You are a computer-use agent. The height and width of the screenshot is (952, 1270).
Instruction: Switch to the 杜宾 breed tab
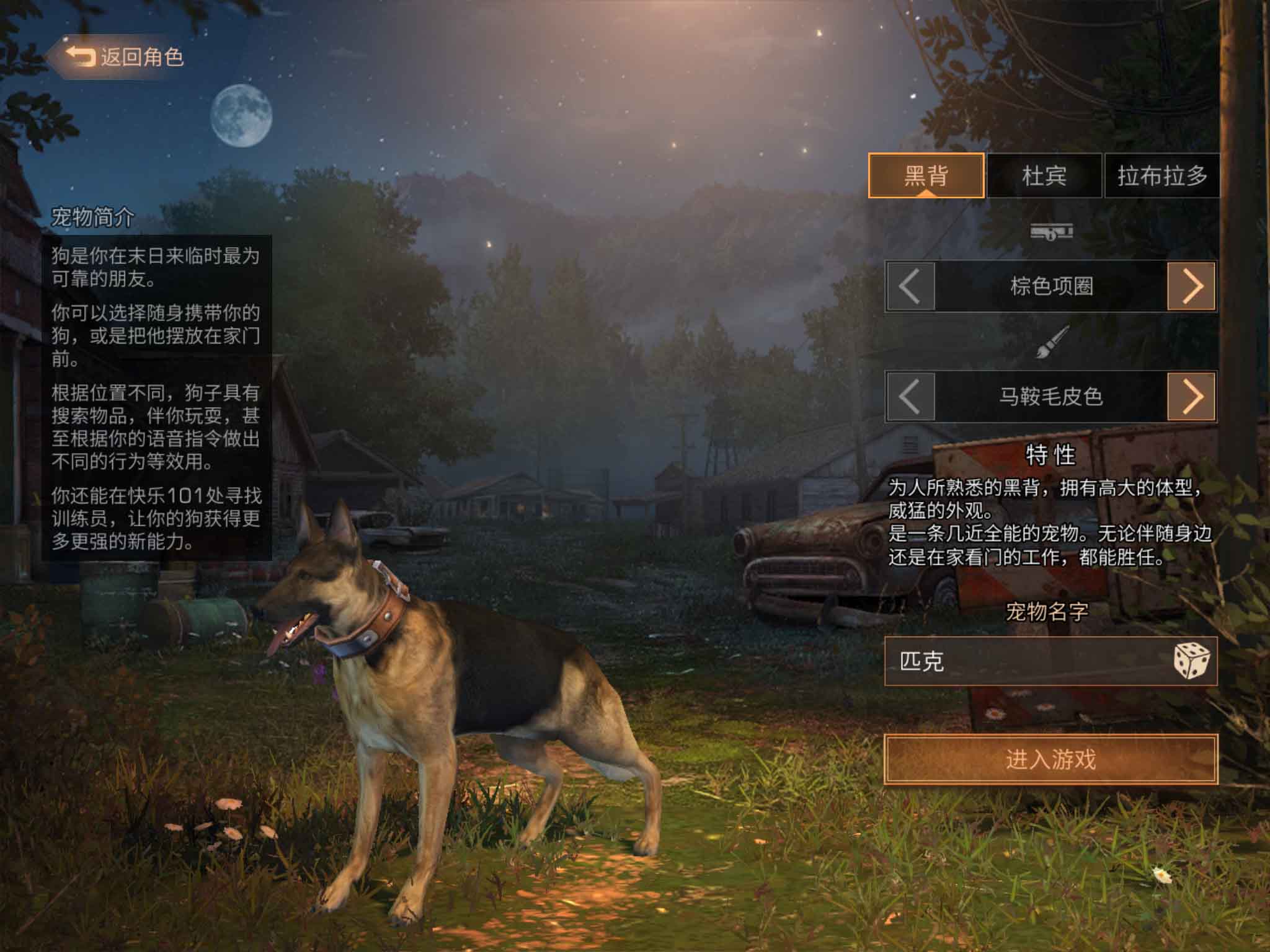coord(1044,176)
